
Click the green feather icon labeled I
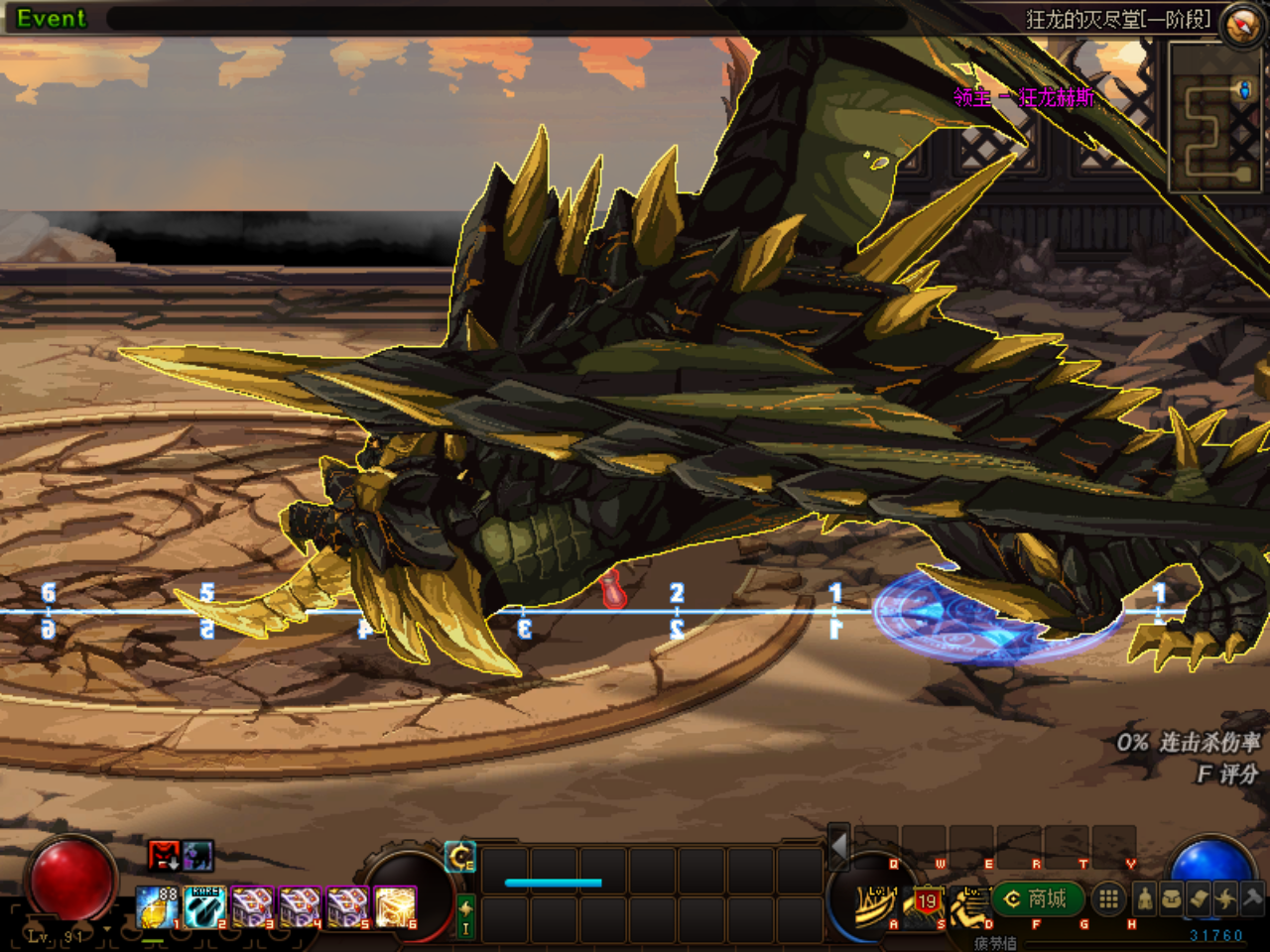(466, 914)
